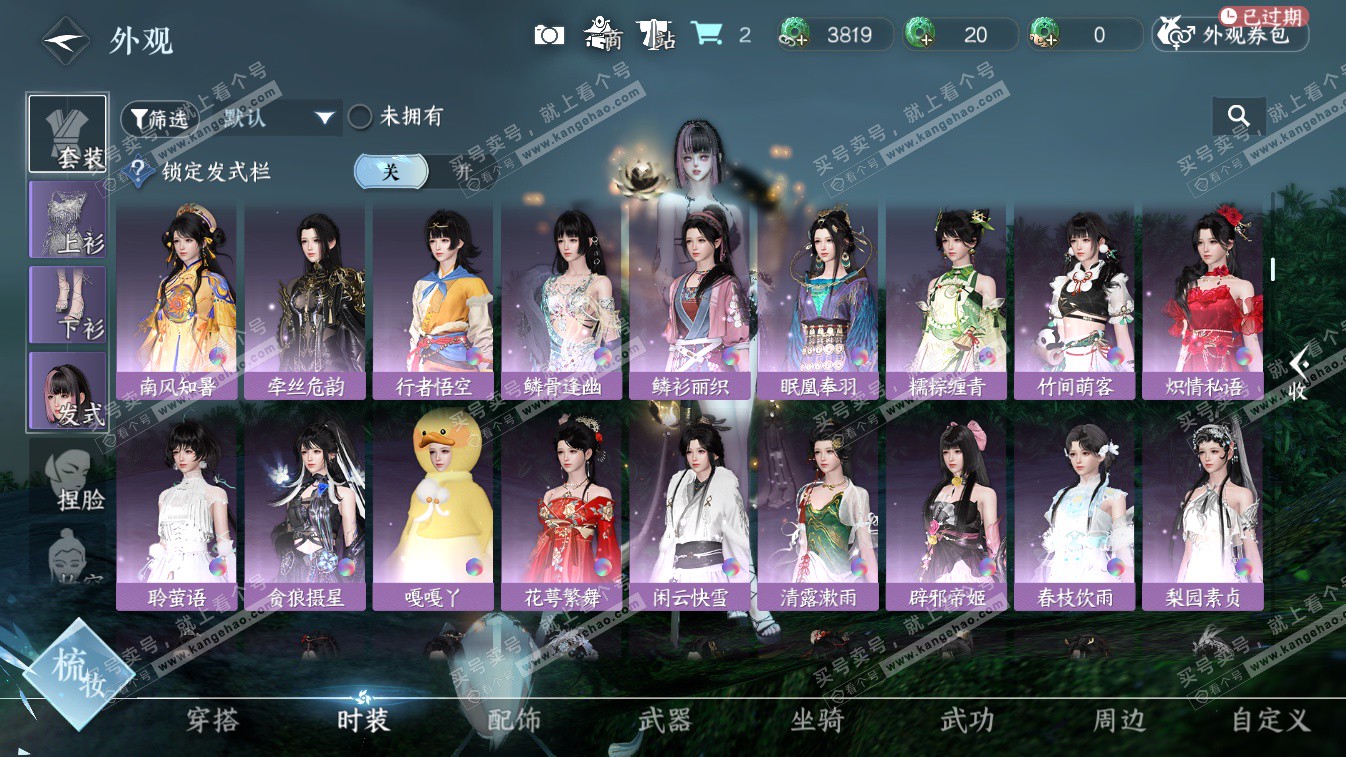This screenshot has height=757, width=1346.
Task: Toggle the 未拥有 unowned filter
Action: click(360, 117)
